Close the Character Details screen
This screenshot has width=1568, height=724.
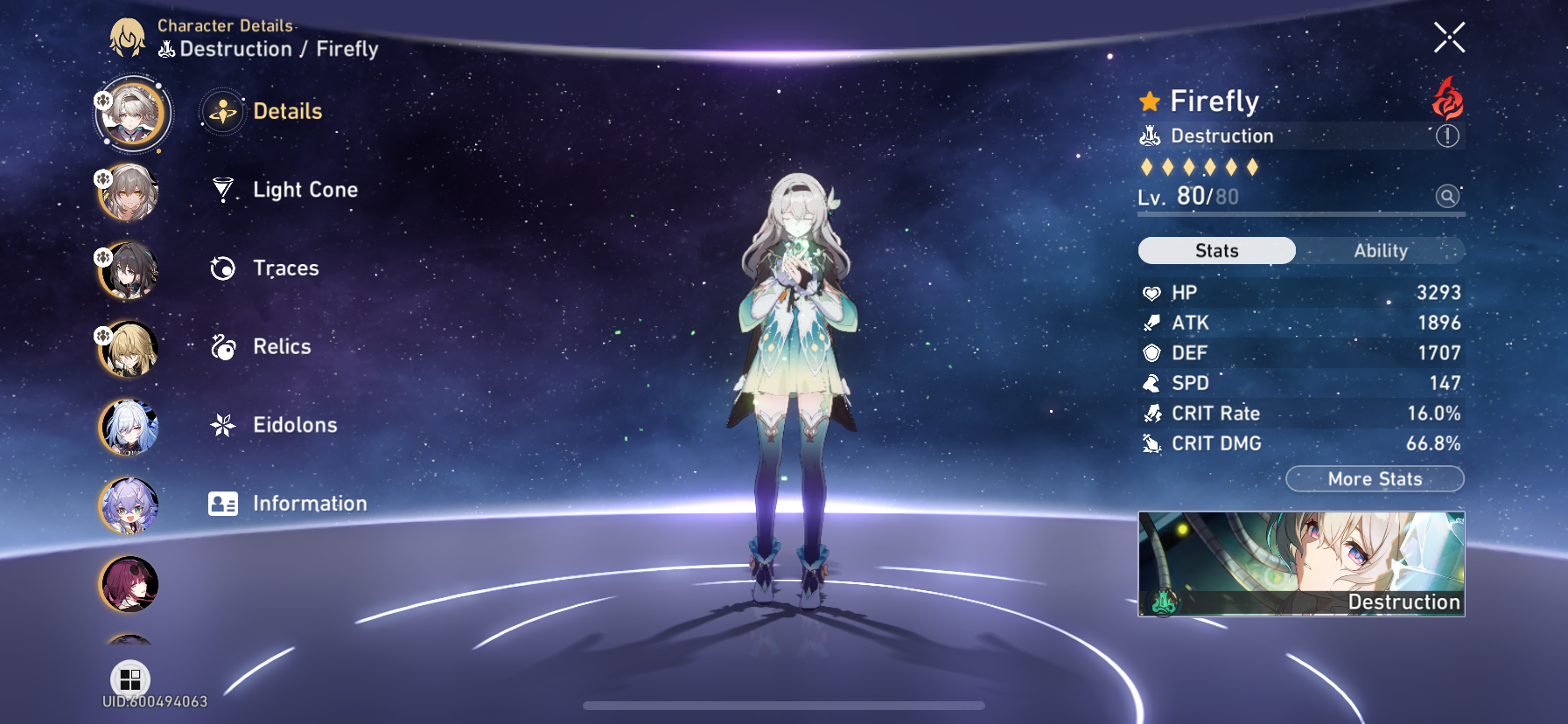coord(1450,37)
